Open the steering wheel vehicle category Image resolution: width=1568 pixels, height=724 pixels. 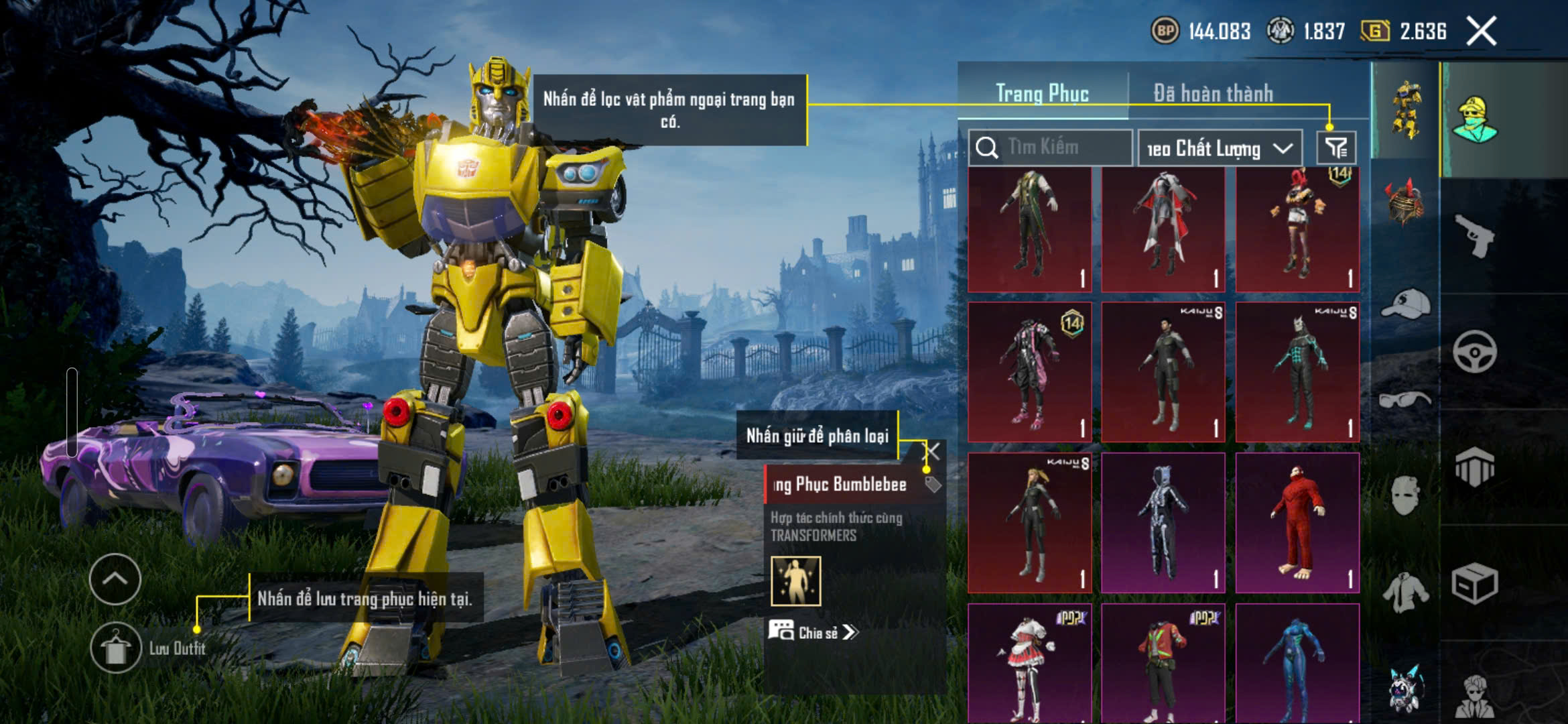coord(1474,351)
